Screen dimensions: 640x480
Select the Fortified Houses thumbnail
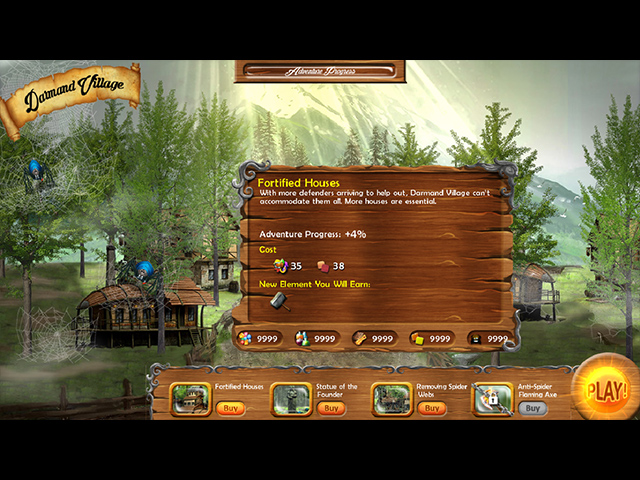click(190, 399)
